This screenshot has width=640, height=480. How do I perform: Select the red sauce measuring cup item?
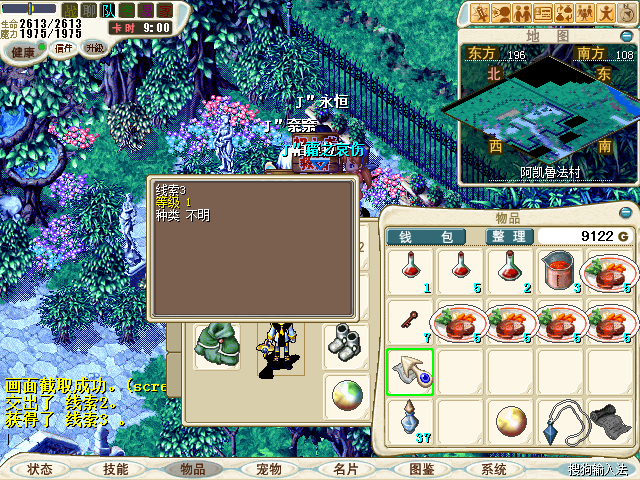(559, 271)
